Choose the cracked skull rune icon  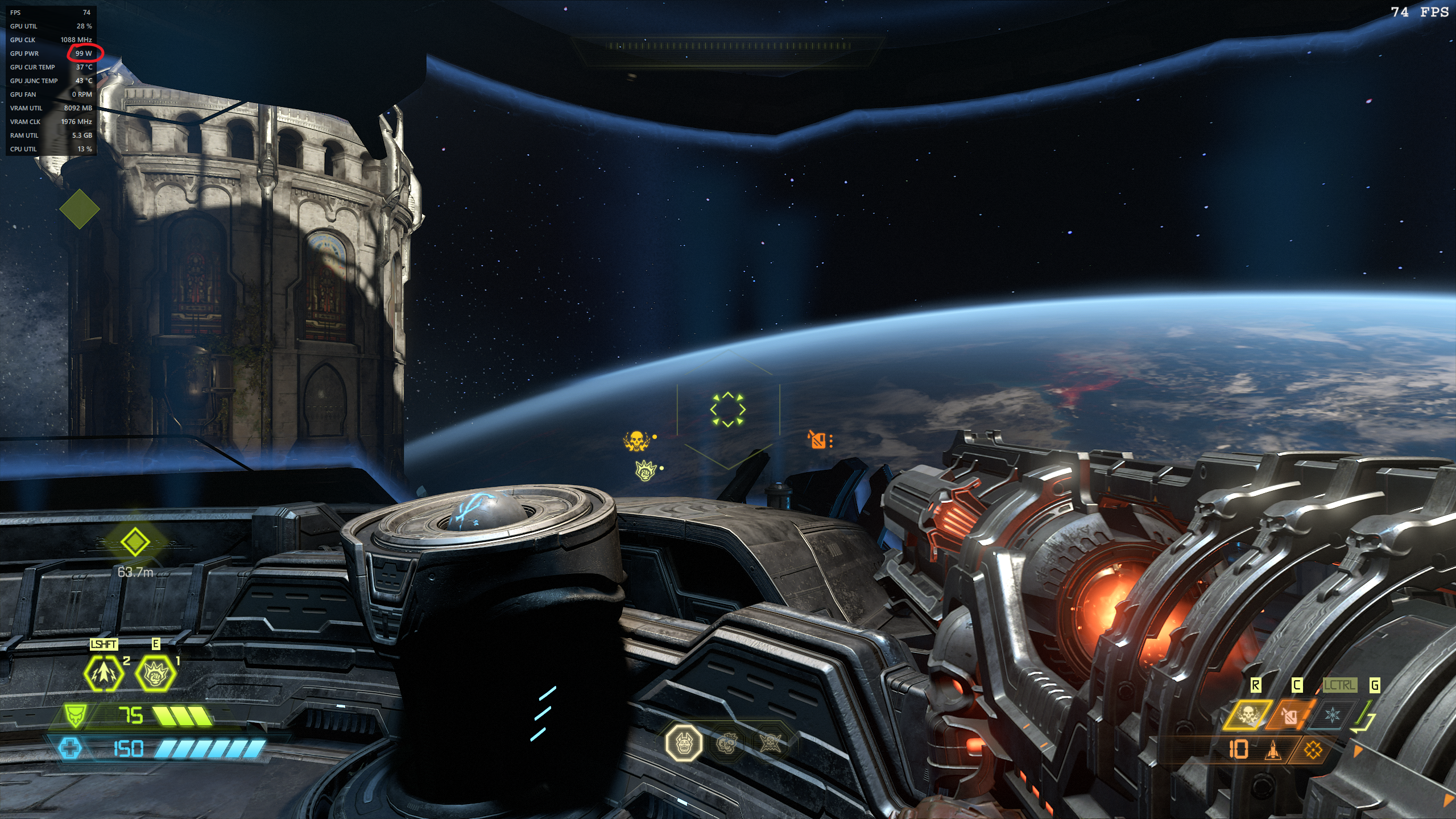pyautogui.click(x=726, y=743)
